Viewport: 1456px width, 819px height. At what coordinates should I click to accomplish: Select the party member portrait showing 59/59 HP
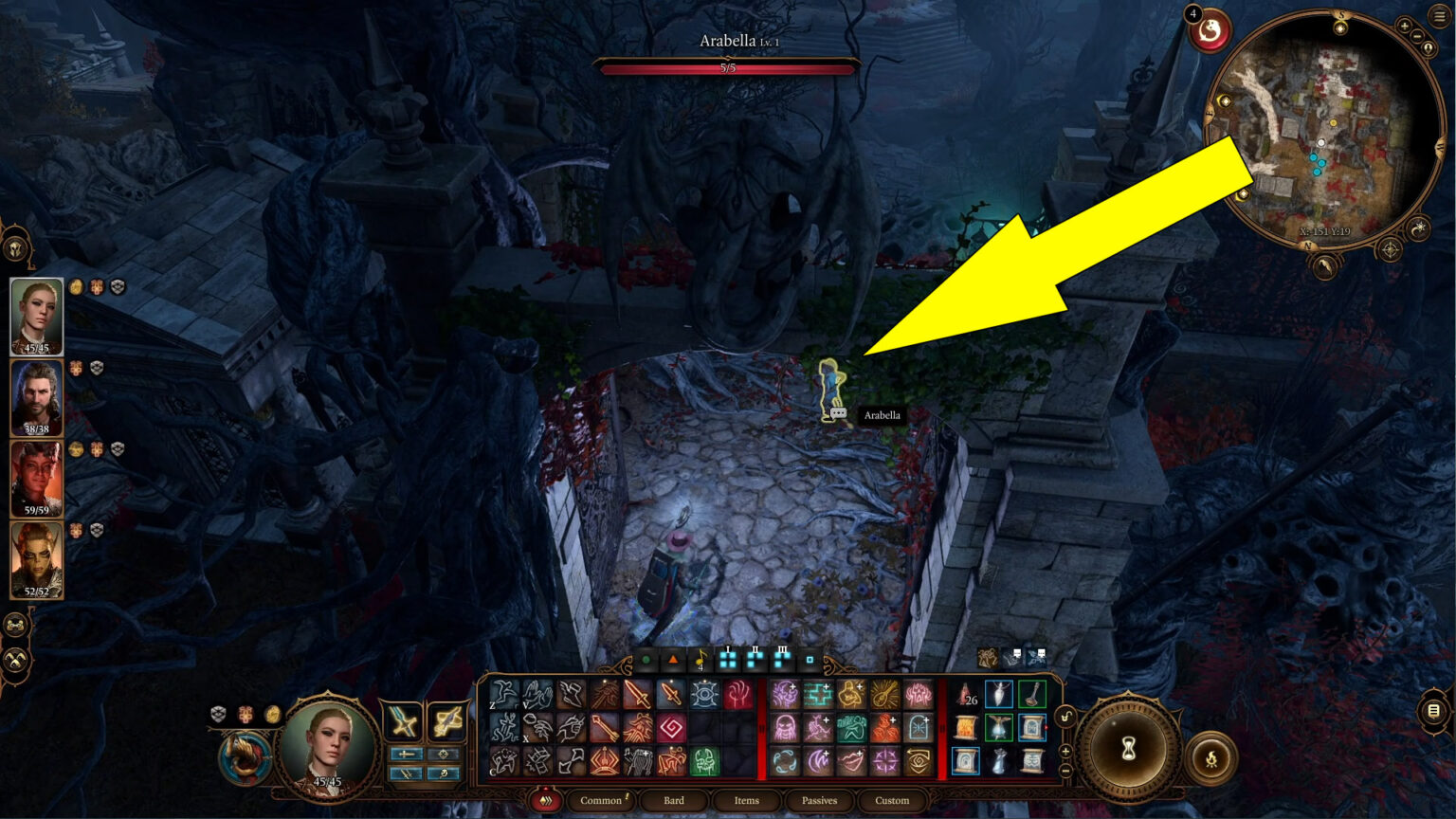pyautogui.click(x=38, y=479)
